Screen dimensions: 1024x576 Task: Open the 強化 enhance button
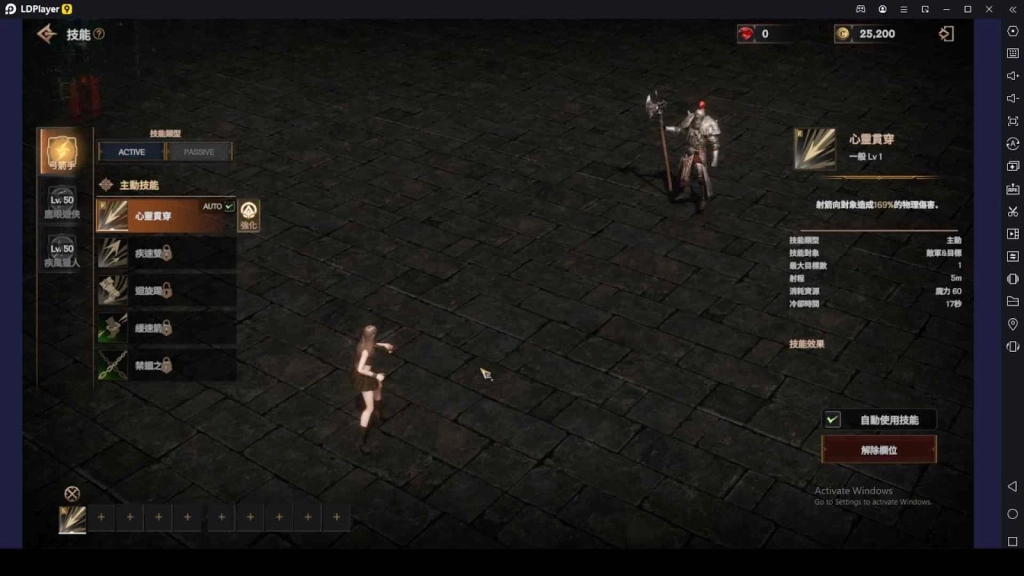(248, 215)
